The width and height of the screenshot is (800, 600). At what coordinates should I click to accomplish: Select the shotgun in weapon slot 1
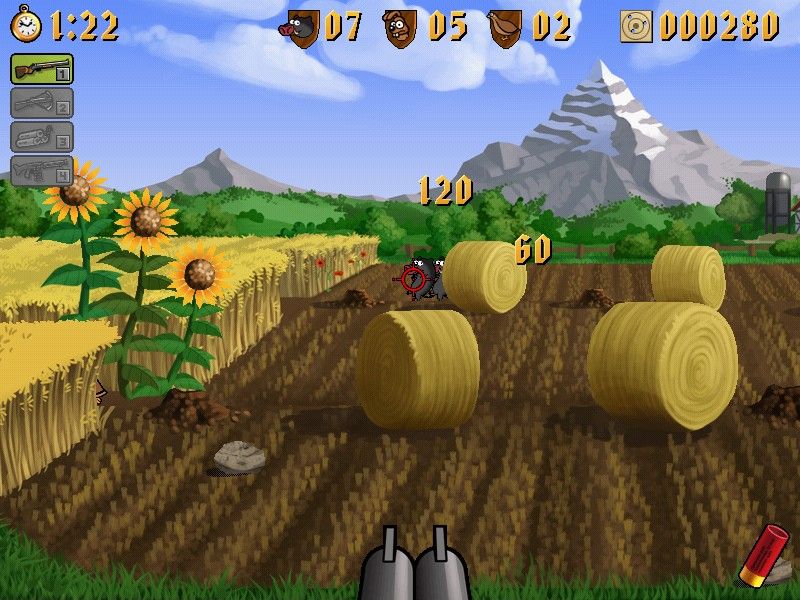coord(41,69)
